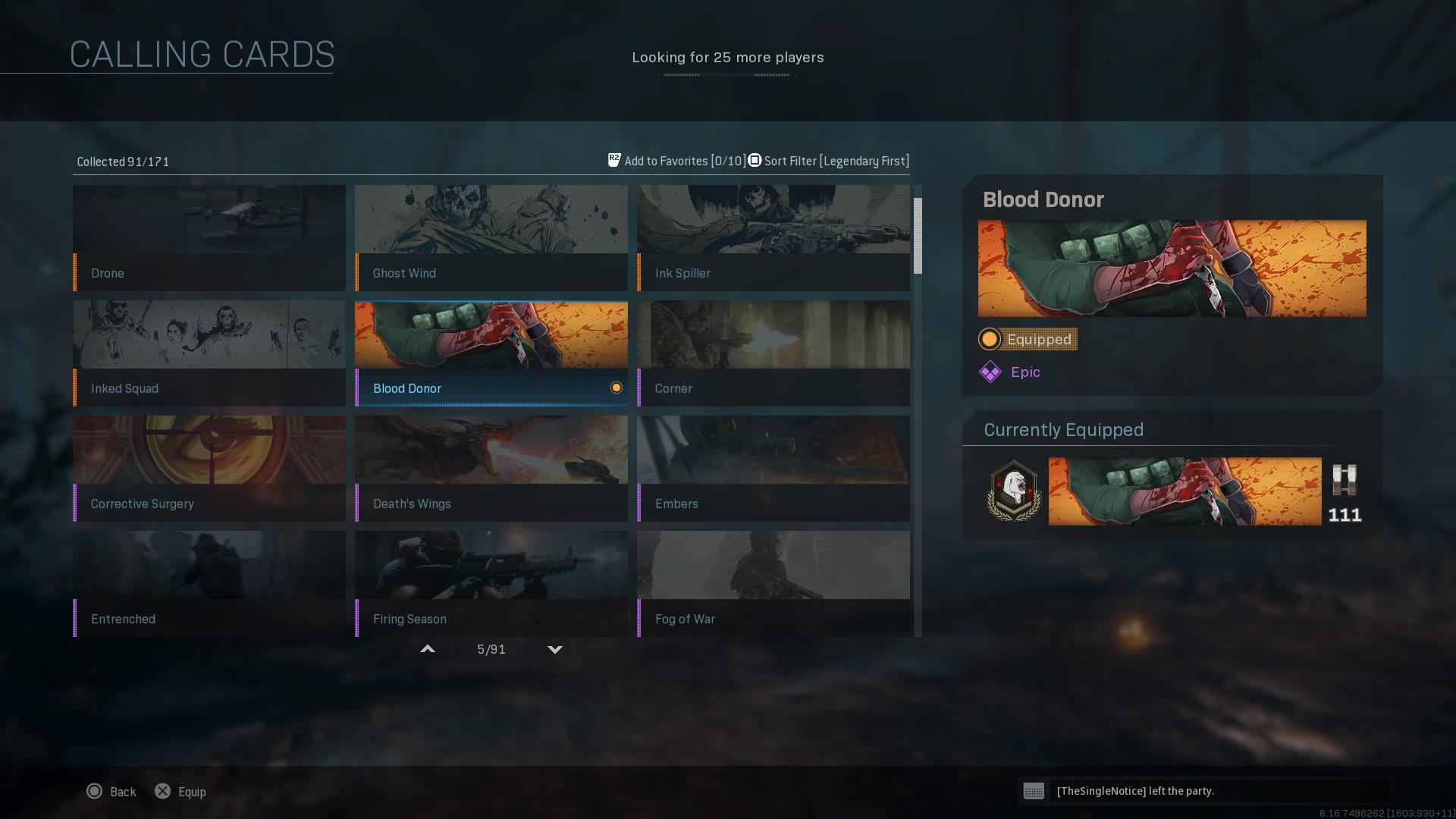Click the calling card list scrollbar

coord(918,236)
